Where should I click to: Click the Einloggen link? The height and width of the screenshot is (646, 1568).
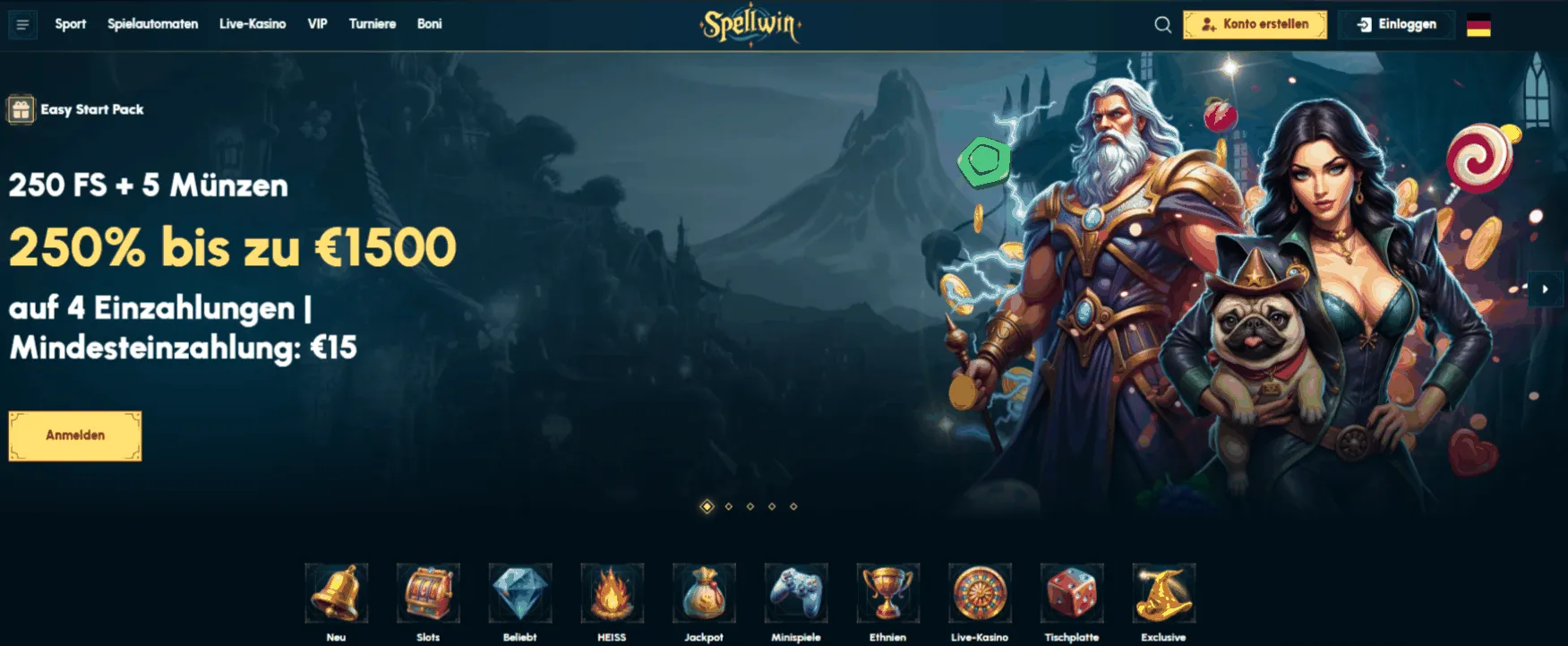[1395, 24]
